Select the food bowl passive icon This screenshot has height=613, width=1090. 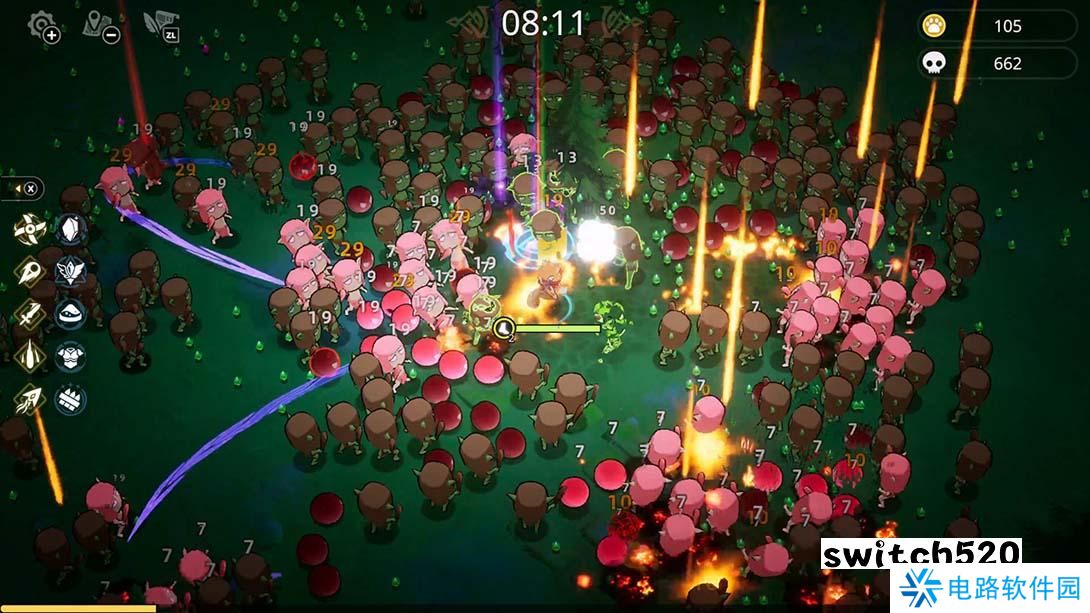tap(71, 314)
